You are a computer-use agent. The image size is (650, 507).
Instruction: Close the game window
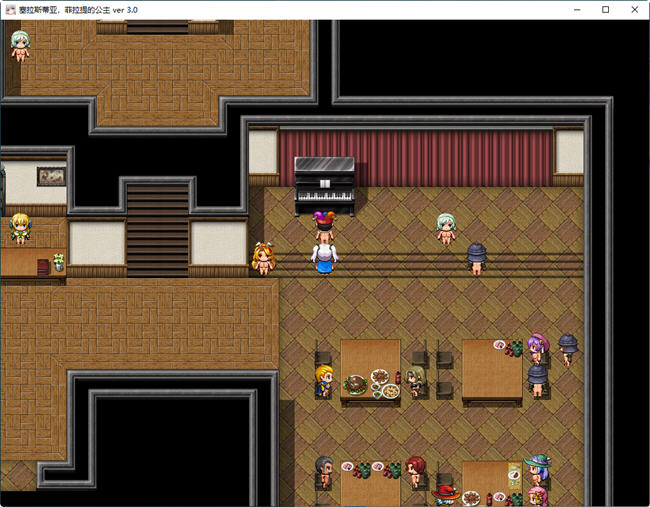[632, 9]
